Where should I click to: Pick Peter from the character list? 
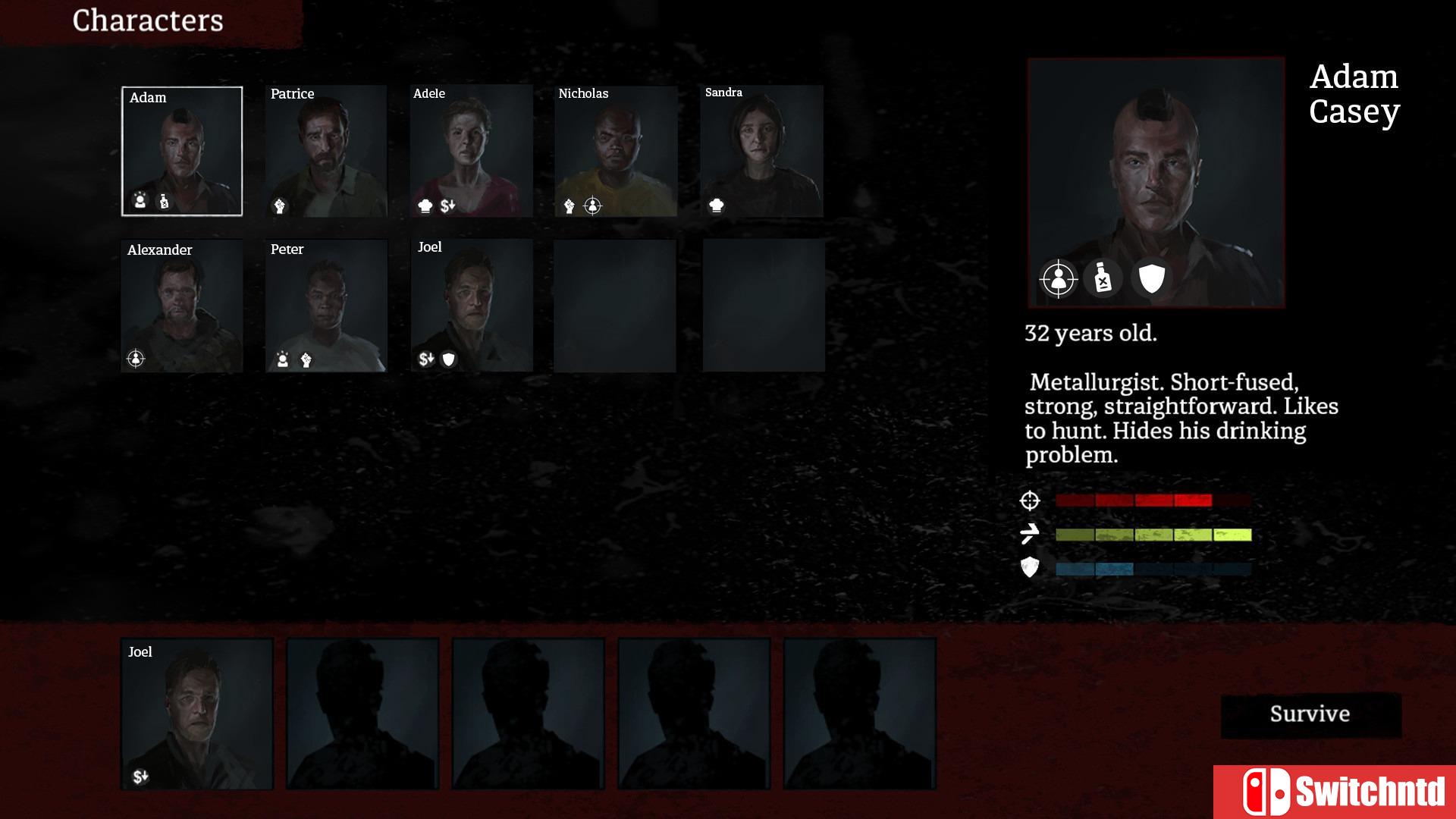[x=326, y=306]
